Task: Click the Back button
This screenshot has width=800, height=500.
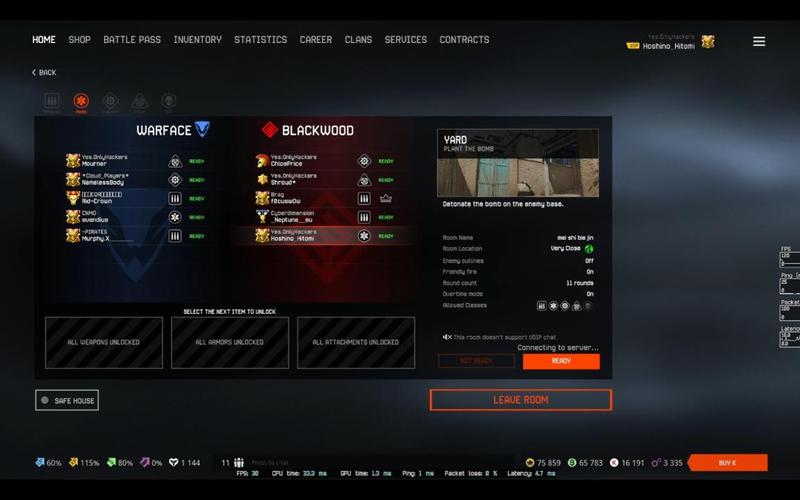Action: (44, 73)
